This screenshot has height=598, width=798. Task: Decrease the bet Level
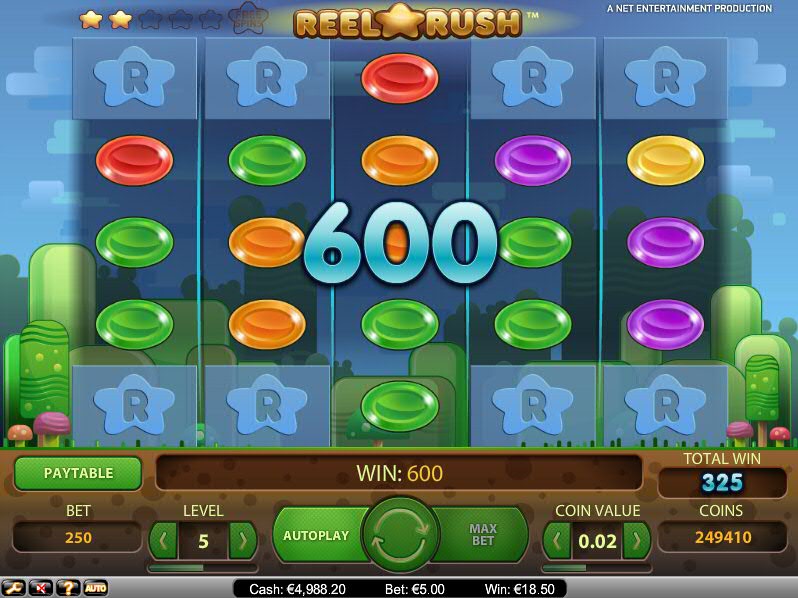click(x=163, y=541)
